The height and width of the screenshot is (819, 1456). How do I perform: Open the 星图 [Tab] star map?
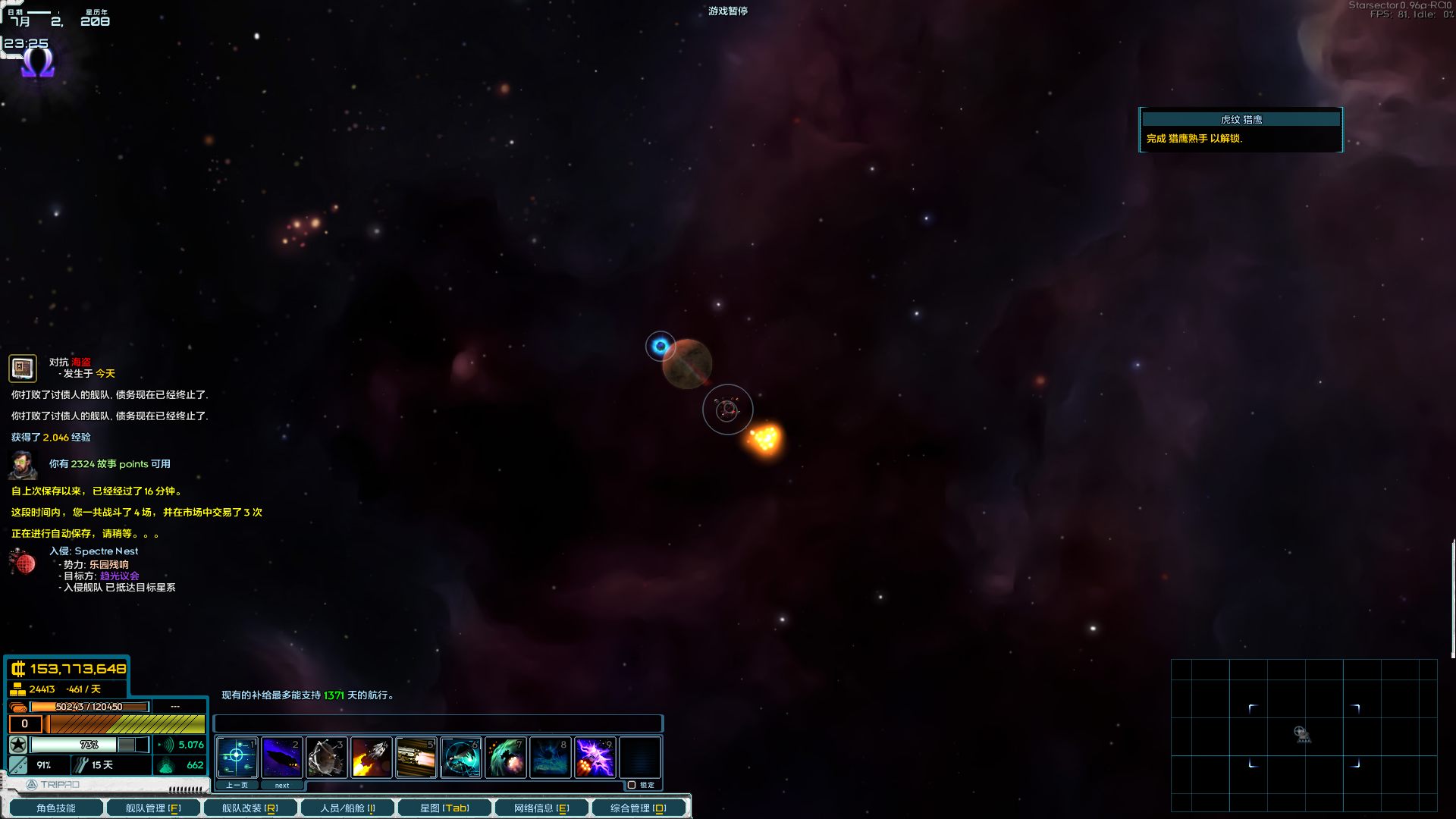pos(445,808)
